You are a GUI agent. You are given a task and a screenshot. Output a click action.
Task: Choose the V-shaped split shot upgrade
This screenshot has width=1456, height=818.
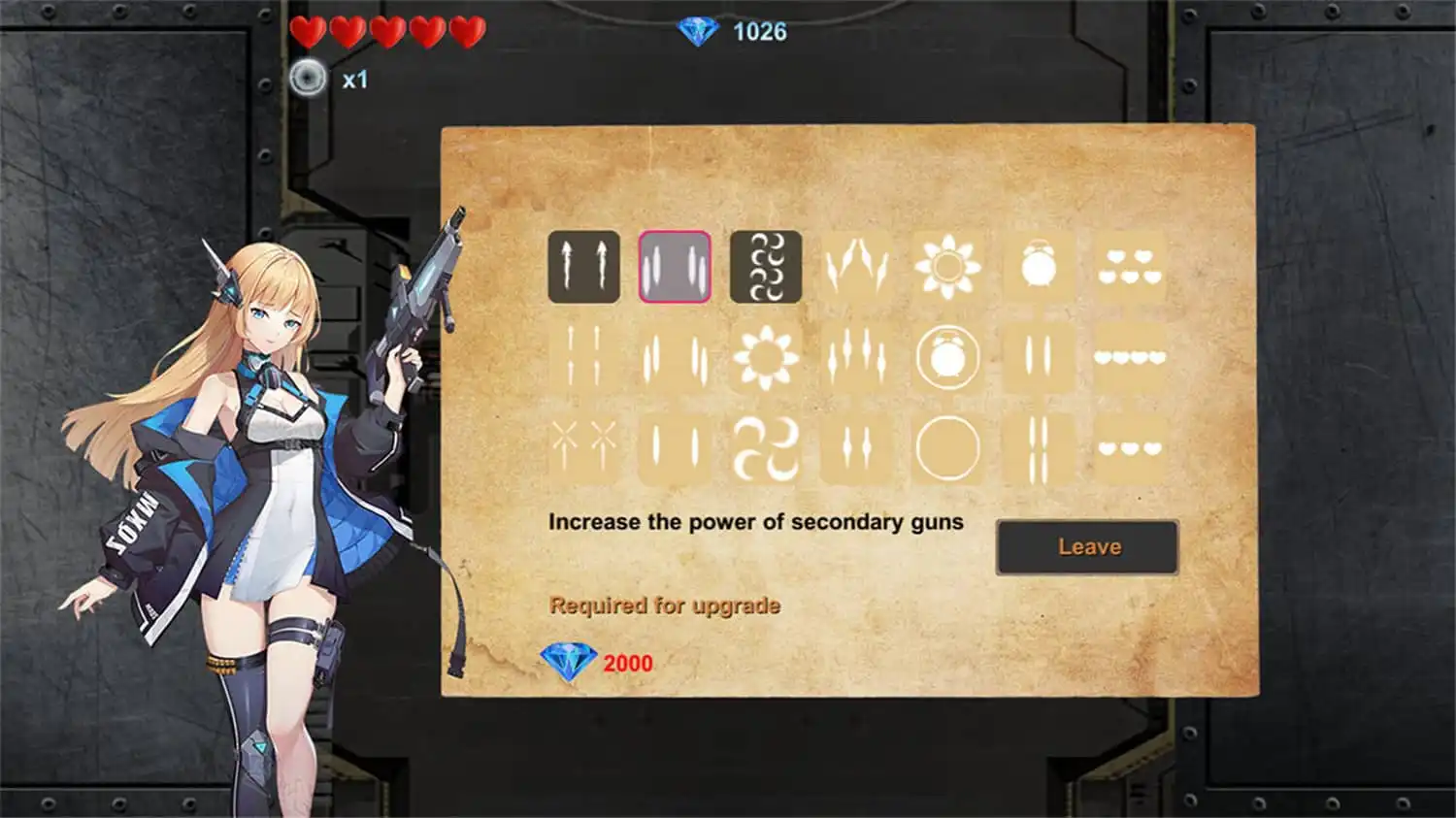coord(859,267)
